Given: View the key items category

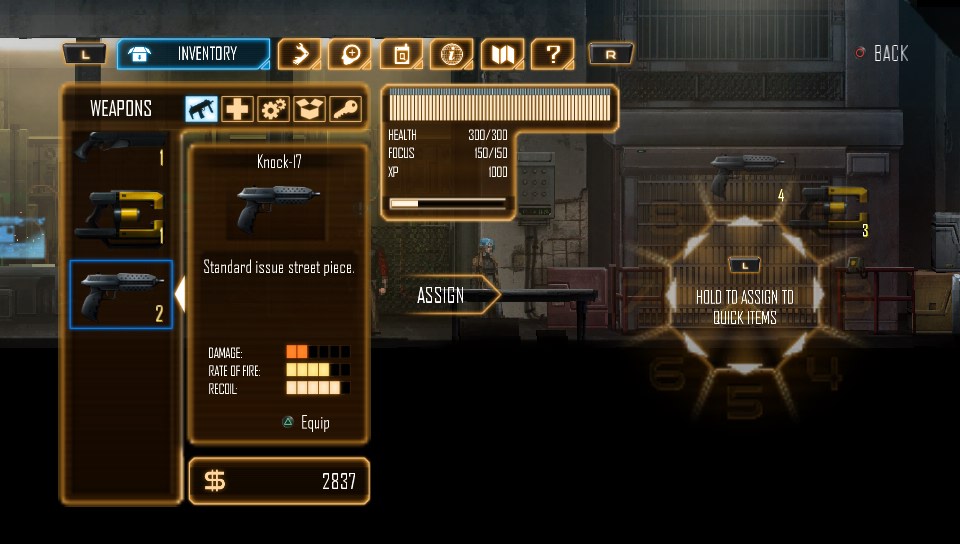Looking at the screenshot, I should click(x=345, y=109).
